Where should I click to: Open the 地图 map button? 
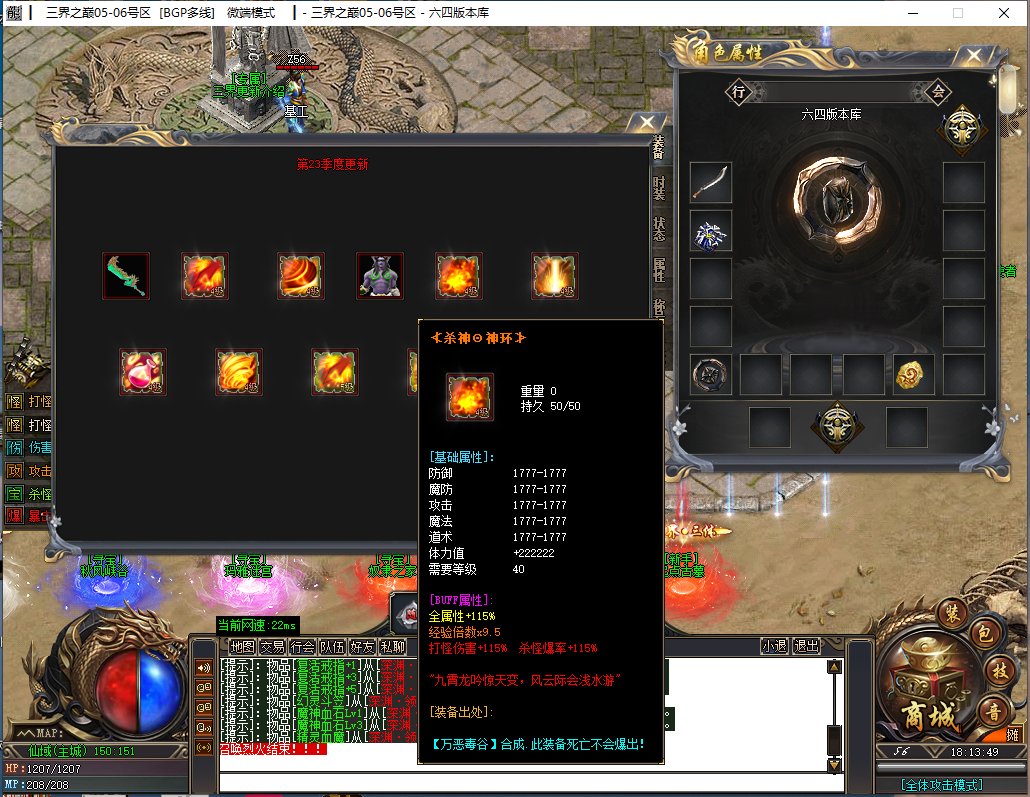(243, 647)
